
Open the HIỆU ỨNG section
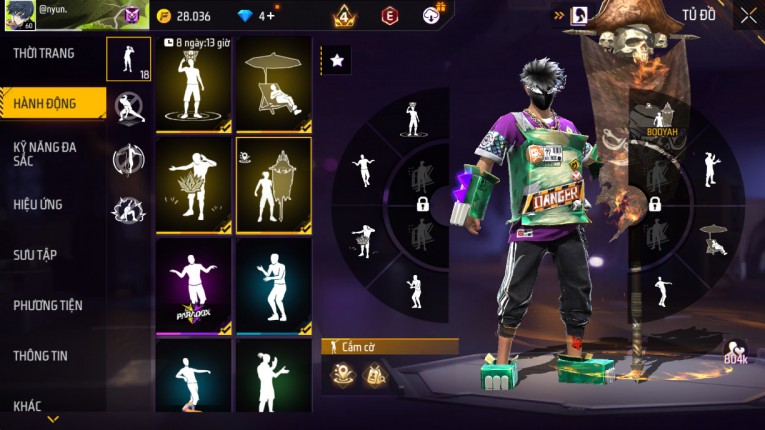[39, 204]
